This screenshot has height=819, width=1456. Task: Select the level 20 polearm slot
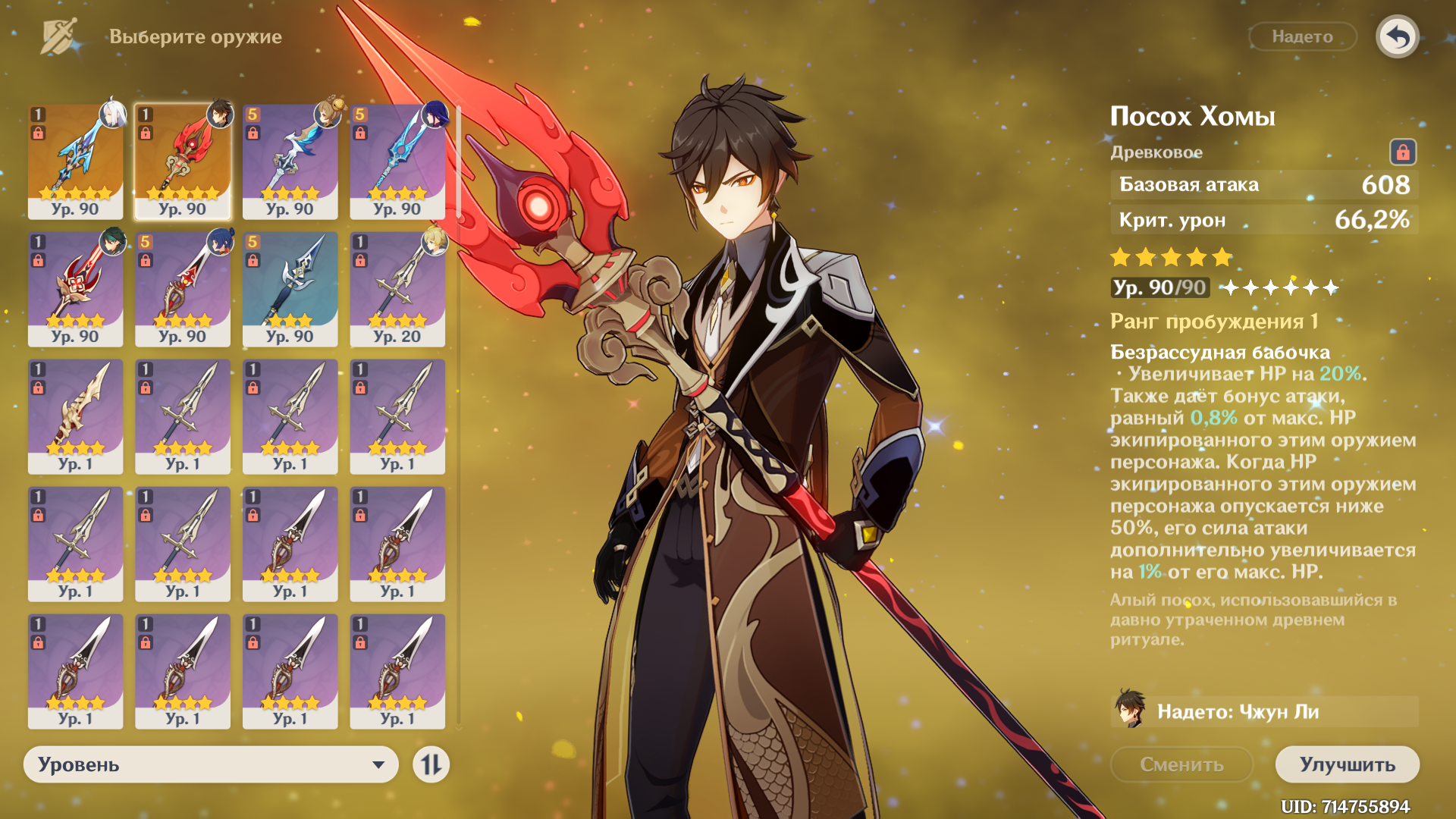click(x=397, y=289)
